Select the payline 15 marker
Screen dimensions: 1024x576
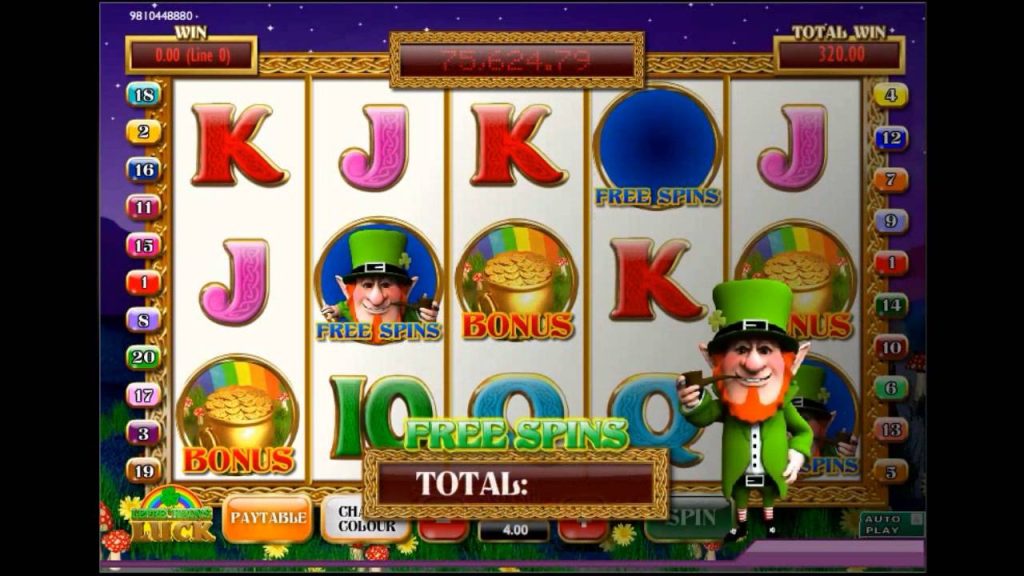click(144, 245)
